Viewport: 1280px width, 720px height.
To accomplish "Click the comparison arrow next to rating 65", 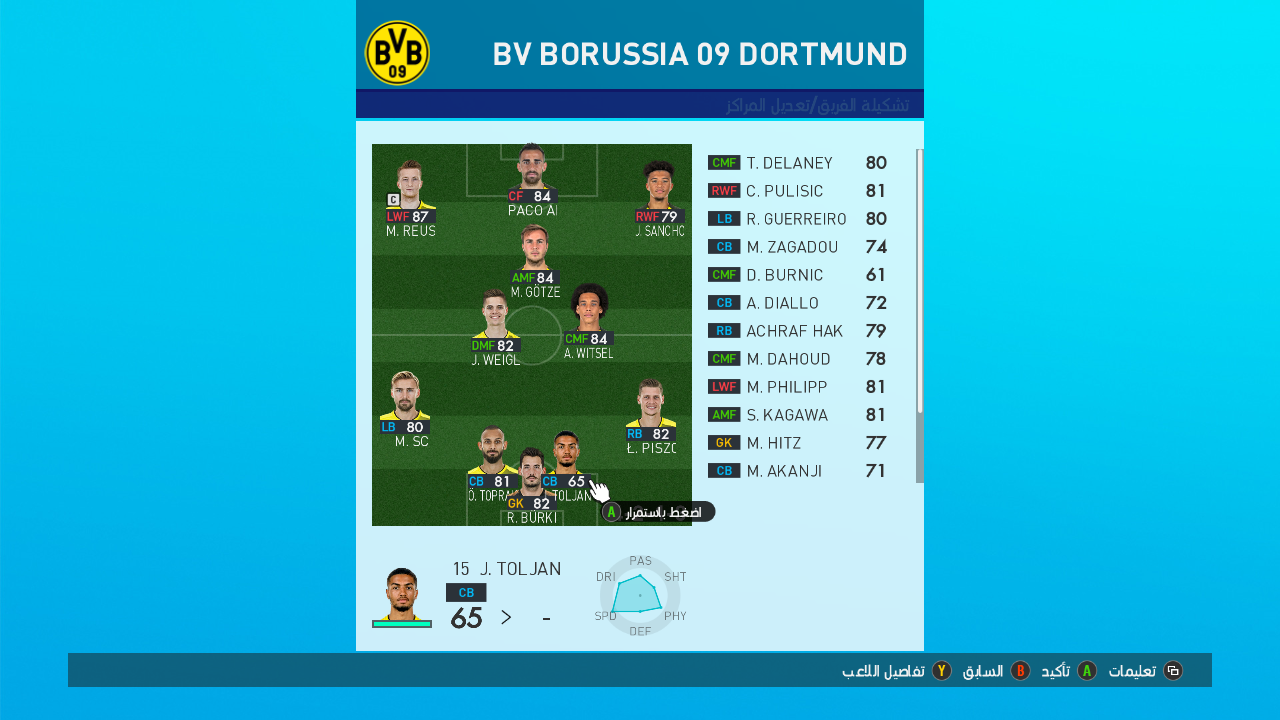I will click(x=505, y=618).
